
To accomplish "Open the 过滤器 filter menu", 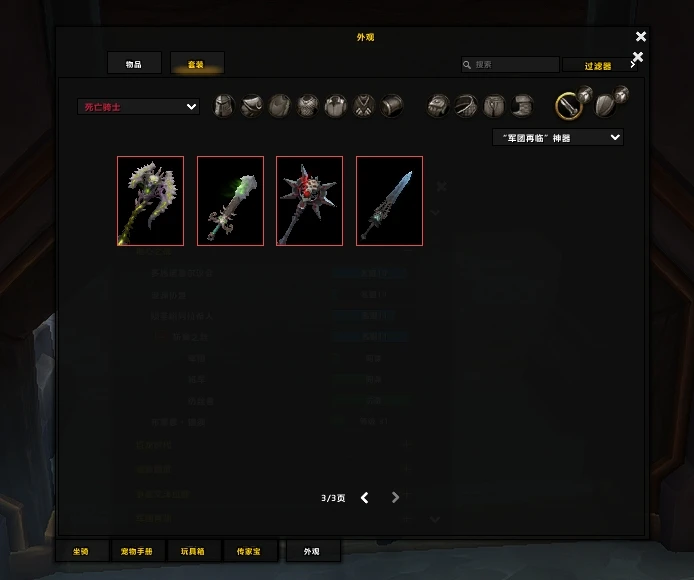I will coord(599,66).
